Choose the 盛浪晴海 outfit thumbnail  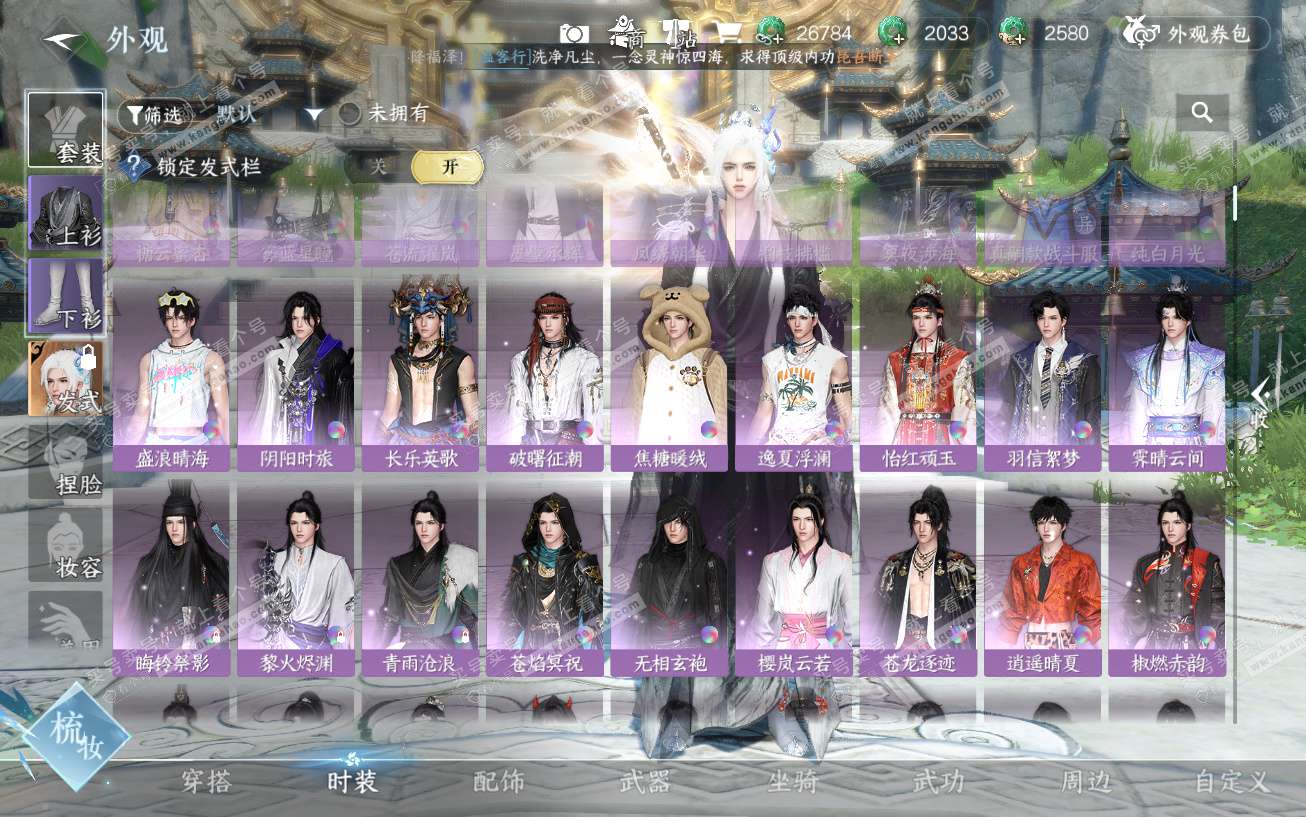pyautogui.click(x=171, y=375)
